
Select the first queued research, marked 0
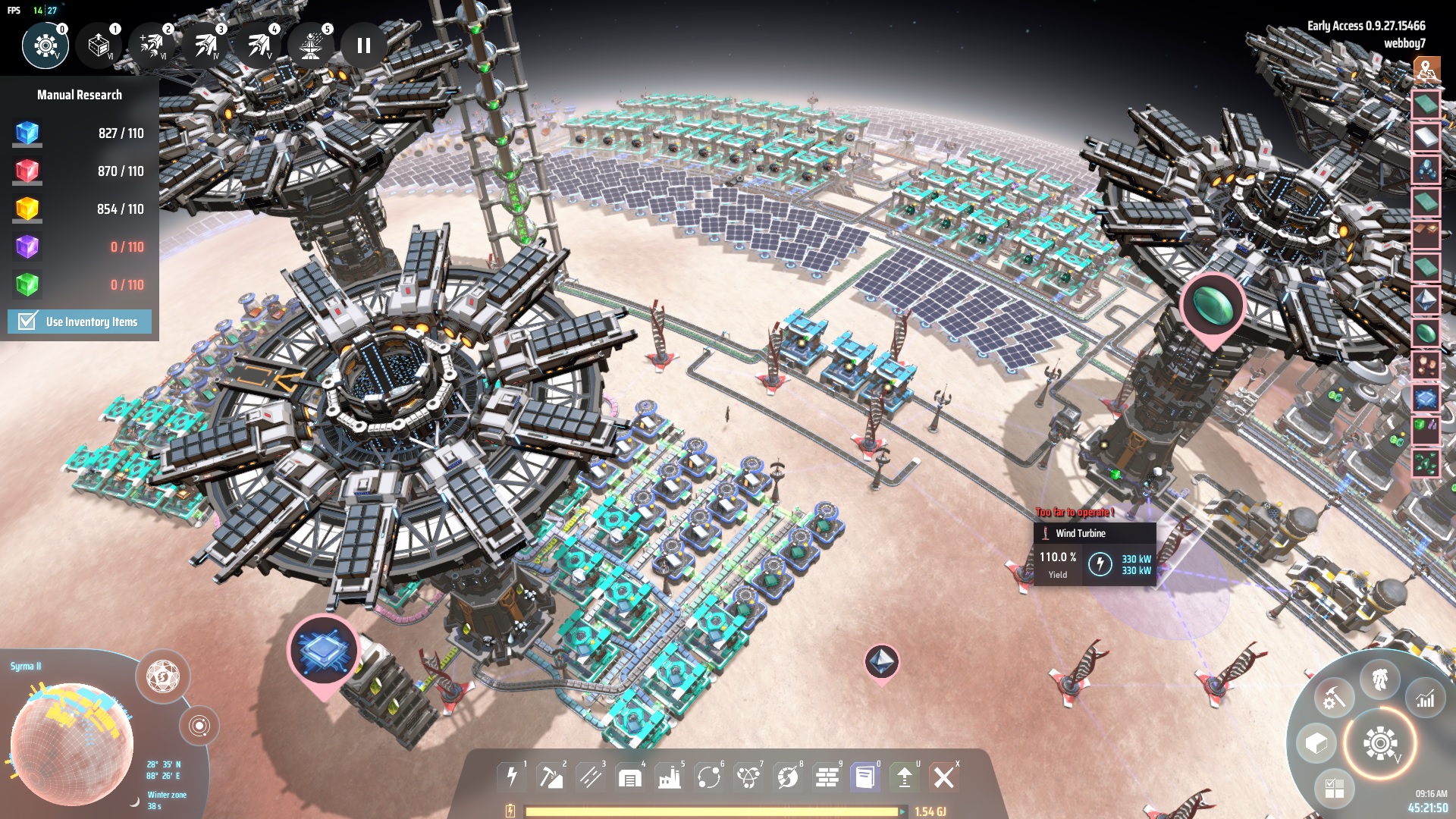point(45,45)
